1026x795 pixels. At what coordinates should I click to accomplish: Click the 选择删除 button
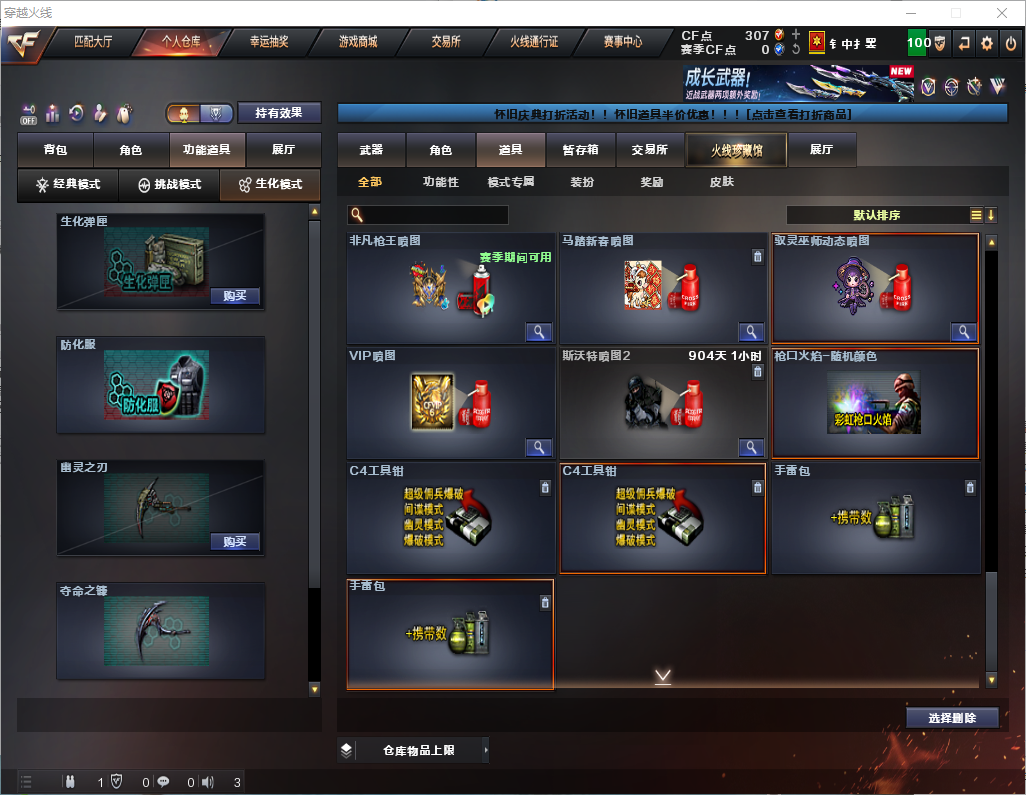click(x=952, y=718)
